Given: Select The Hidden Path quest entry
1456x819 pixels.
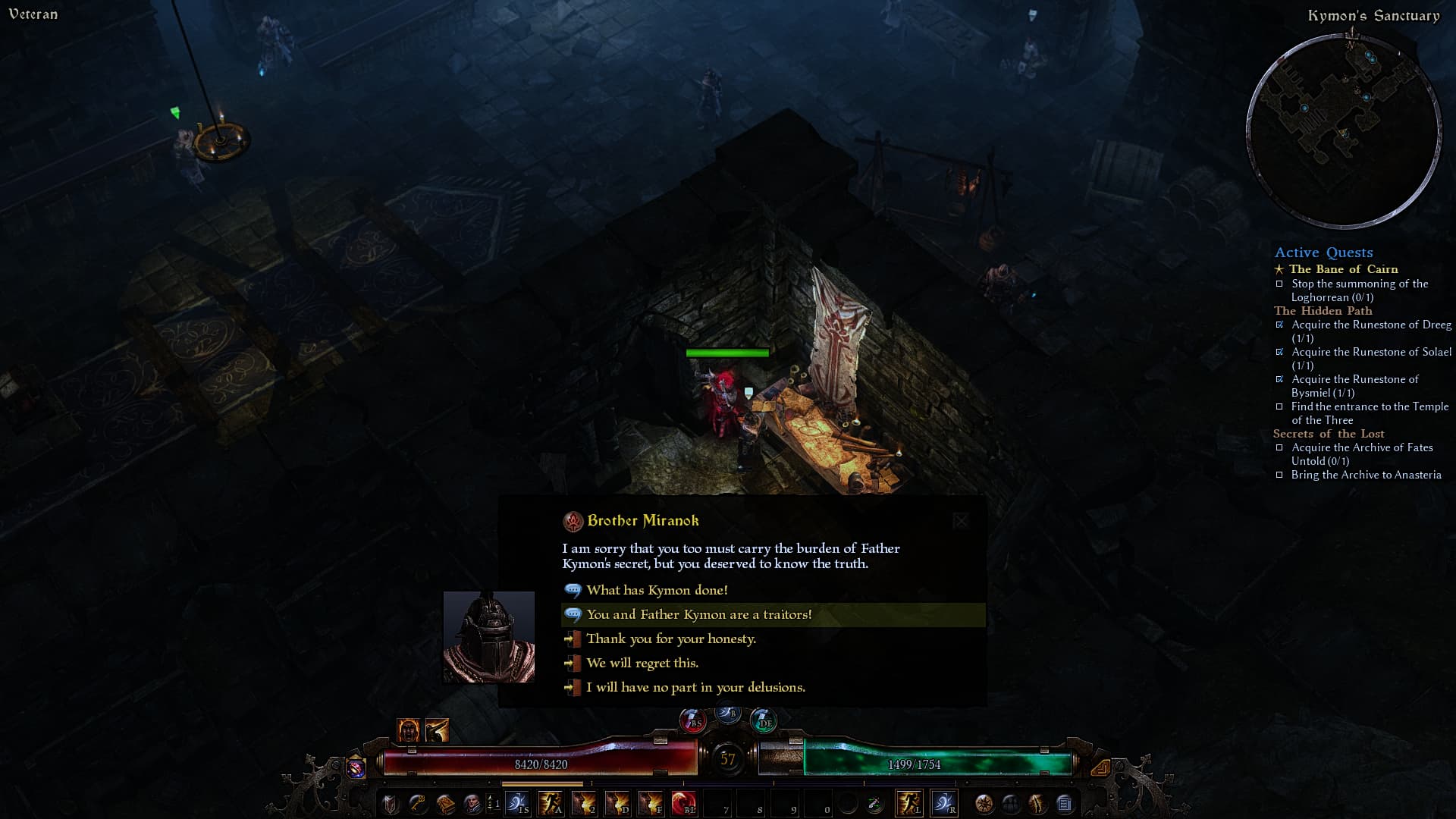Looking at the screenshot, I should [1323, 311].
